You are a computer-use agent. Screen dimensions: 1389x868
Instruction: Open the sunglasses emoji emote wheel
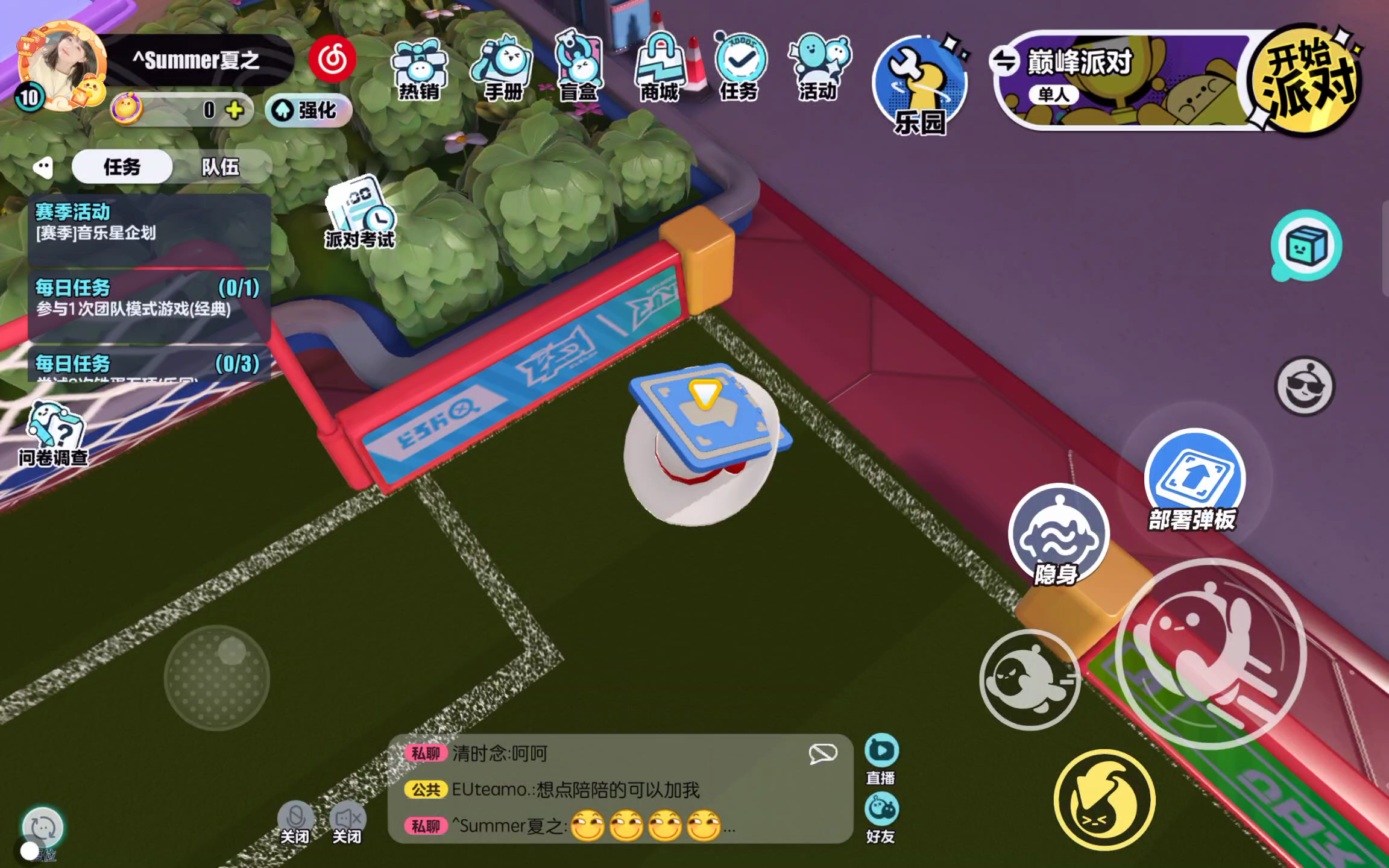pyautogui.click(x=1305, y=386)
